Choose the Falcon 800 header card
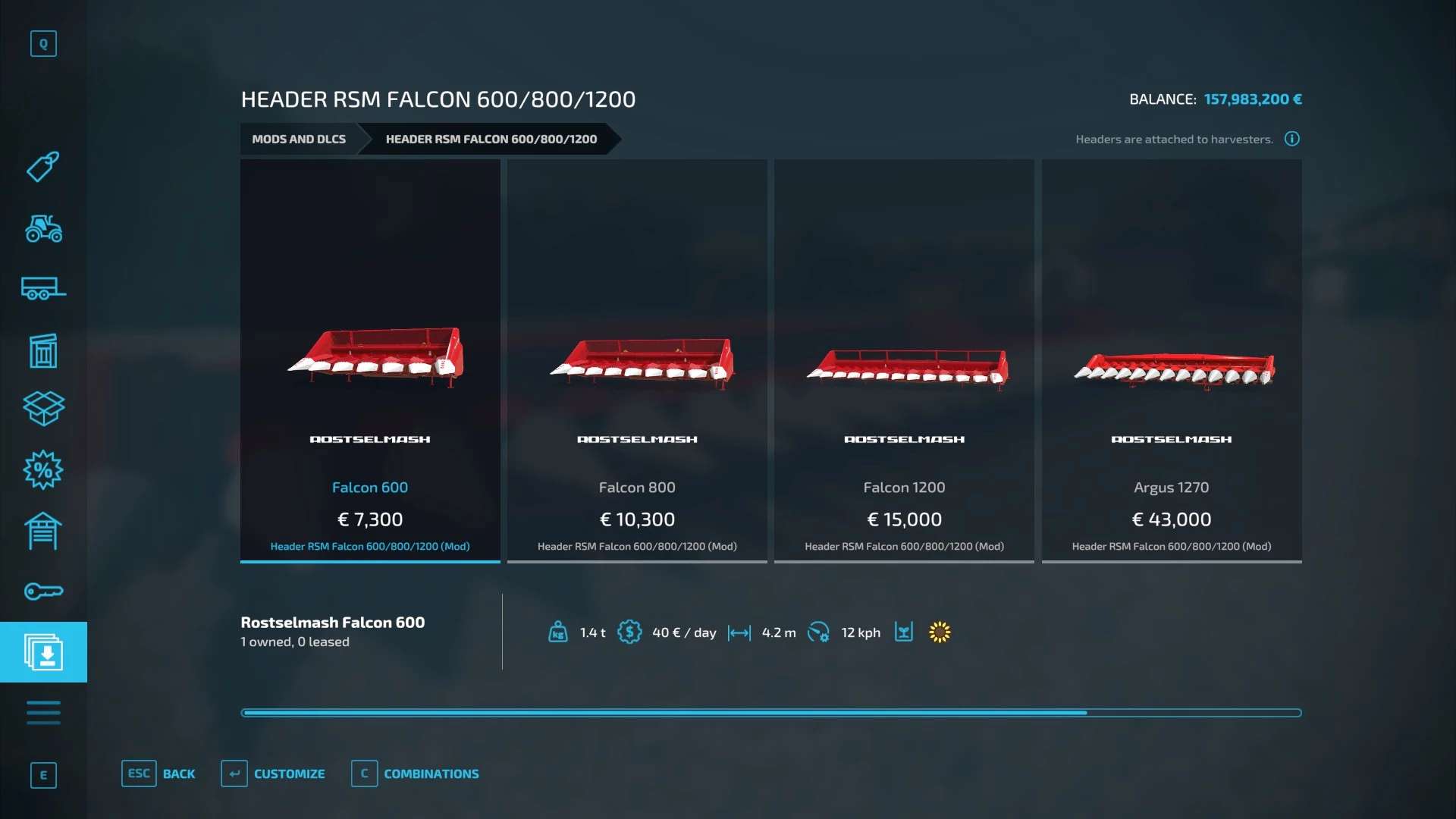Screen dimensions: 1456x819 (637, 361)
